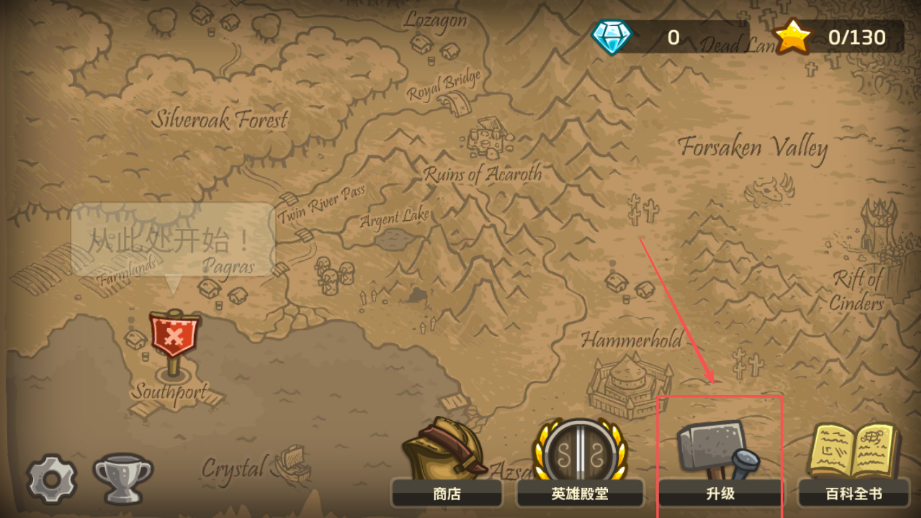Open settings with the gear icon
The image size is (921, 518).
[x=51, y=479]
